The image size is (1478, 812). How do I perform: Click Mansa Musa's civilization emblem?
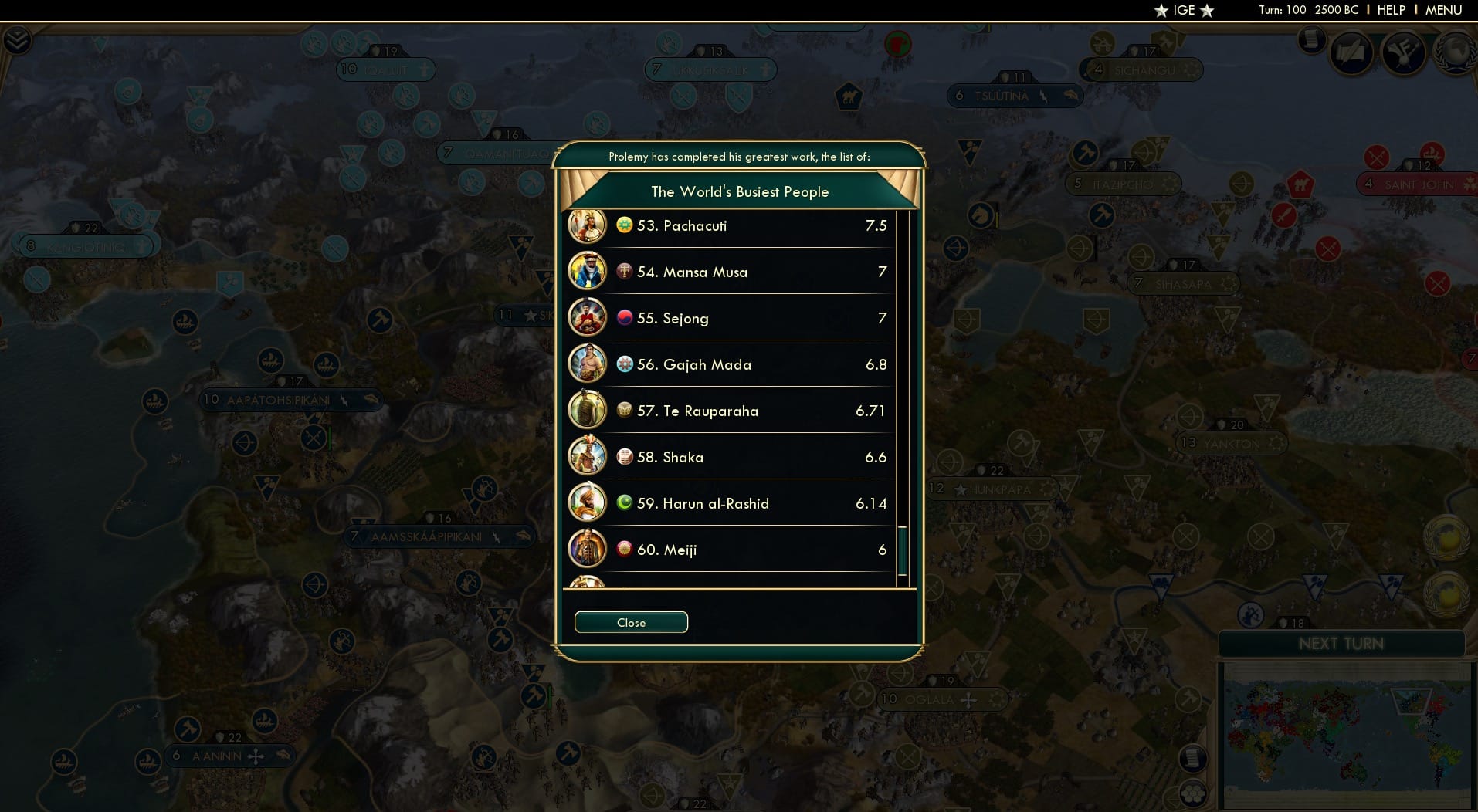tap(623, 271)
